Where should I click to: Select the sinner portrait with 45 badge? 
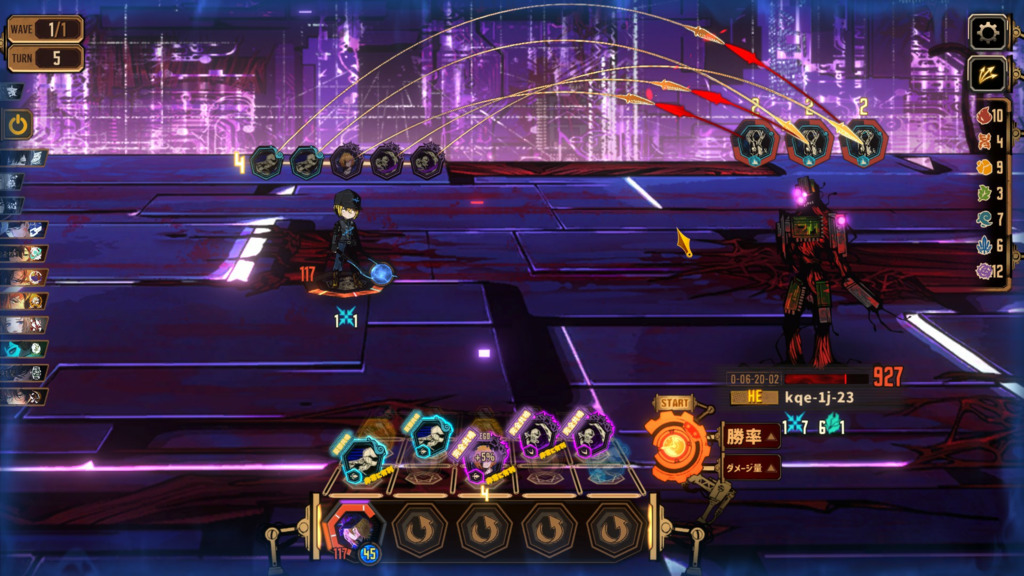(x=353, y=529)
